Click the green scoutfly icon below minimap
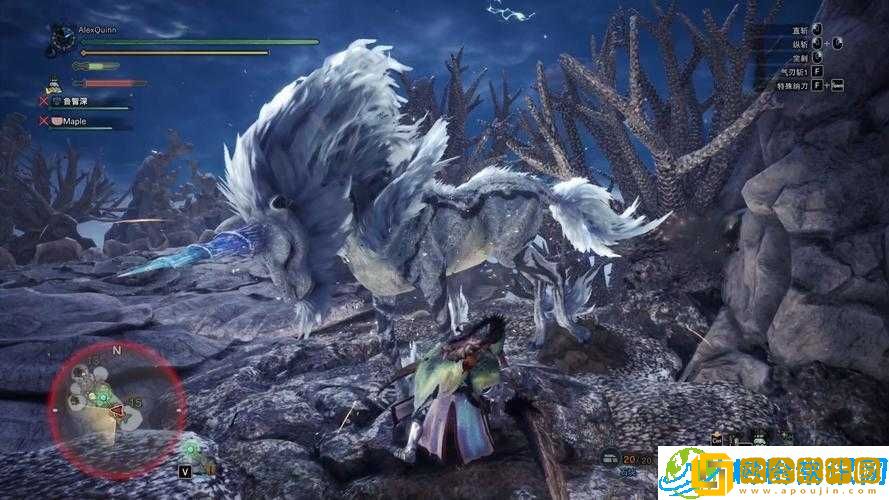This screenshot has width=889, height=500. 189,447
